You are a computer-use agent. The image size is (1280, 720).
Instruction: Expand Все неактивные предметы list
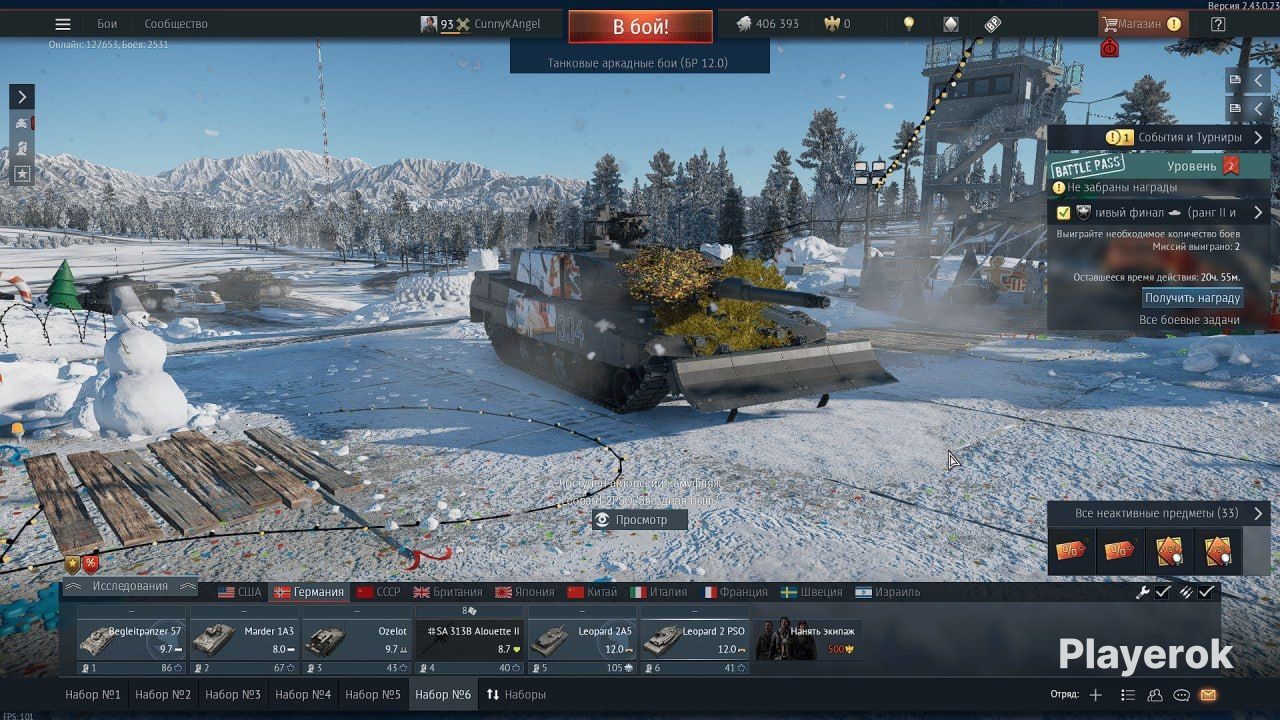(1158, 513)
